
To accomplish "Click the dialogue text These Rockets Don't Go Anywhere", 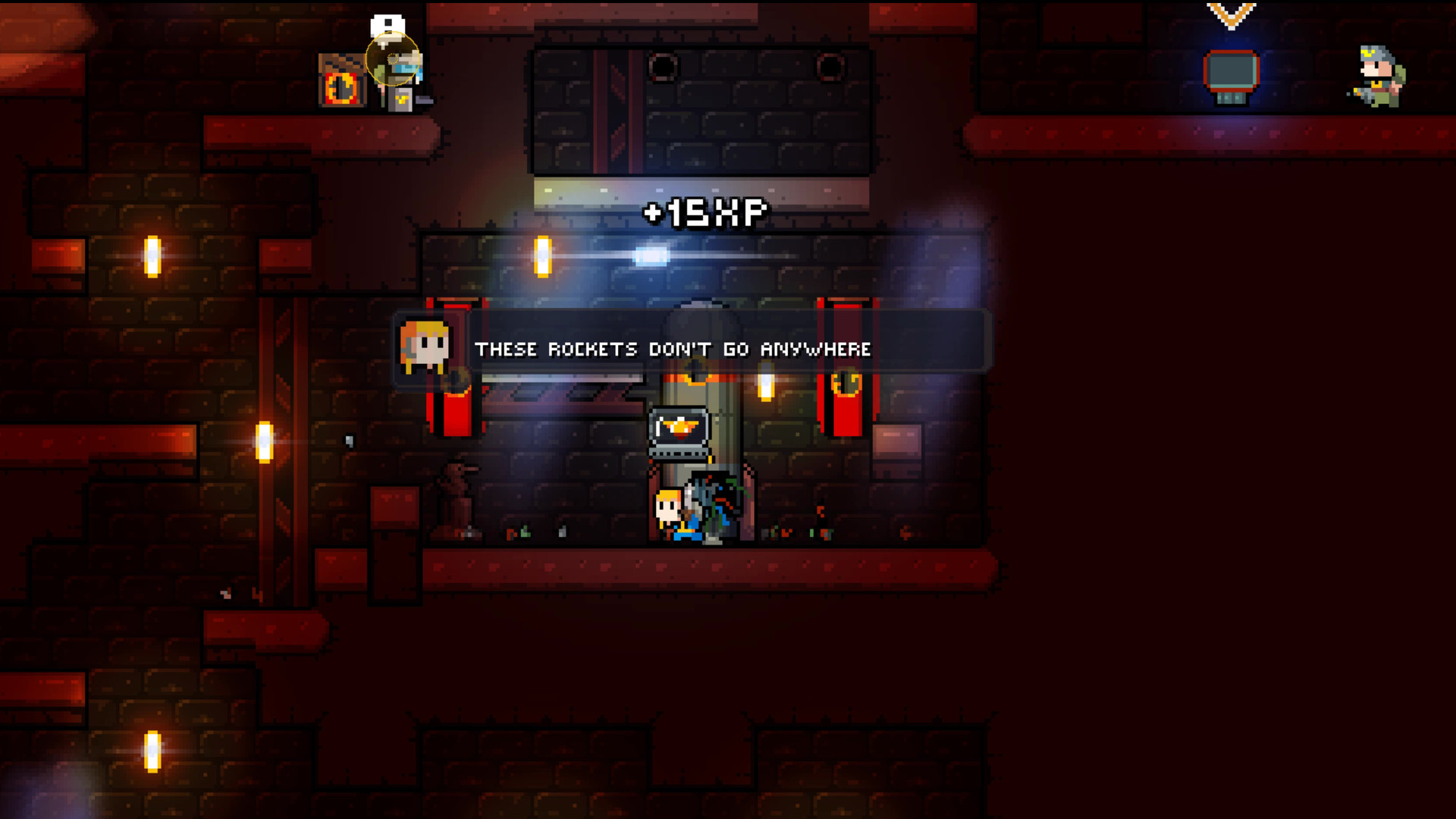I will [x=673, y=350].
